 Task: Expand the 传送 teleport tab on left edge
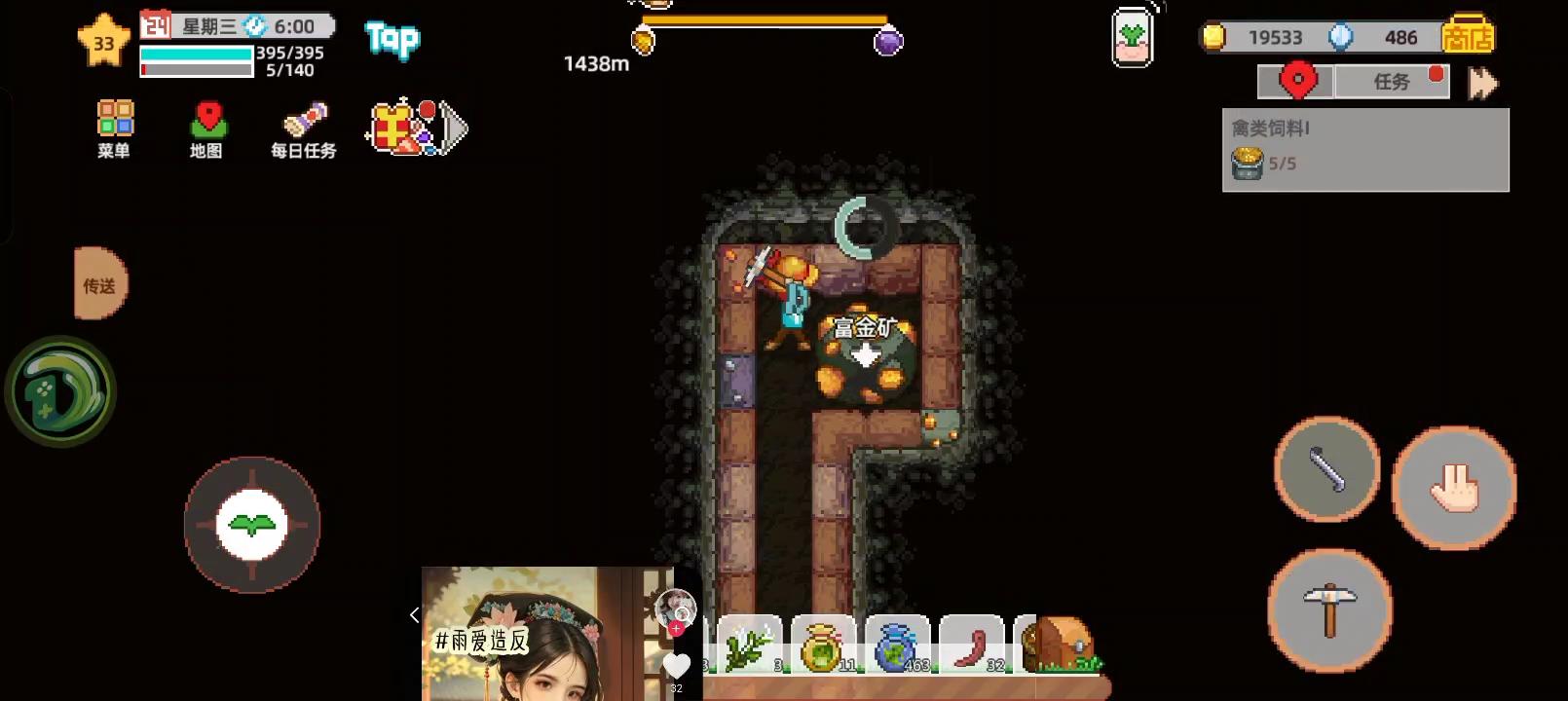pyautogui.click(x=97, y=284)
